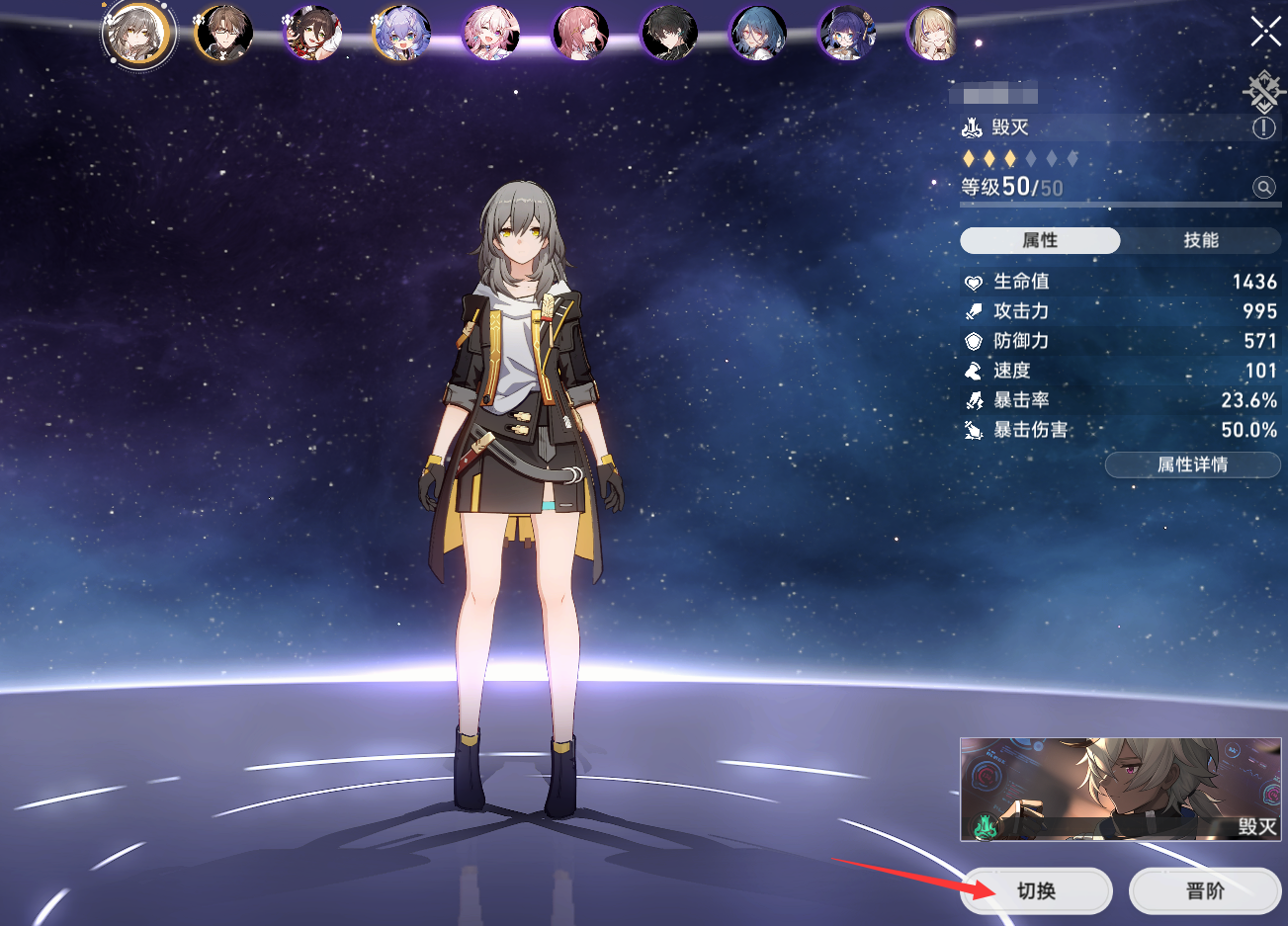Click the crit damage (暴击伤害) icon
Screen dimensions: 1288x926
tap(976, 430)
